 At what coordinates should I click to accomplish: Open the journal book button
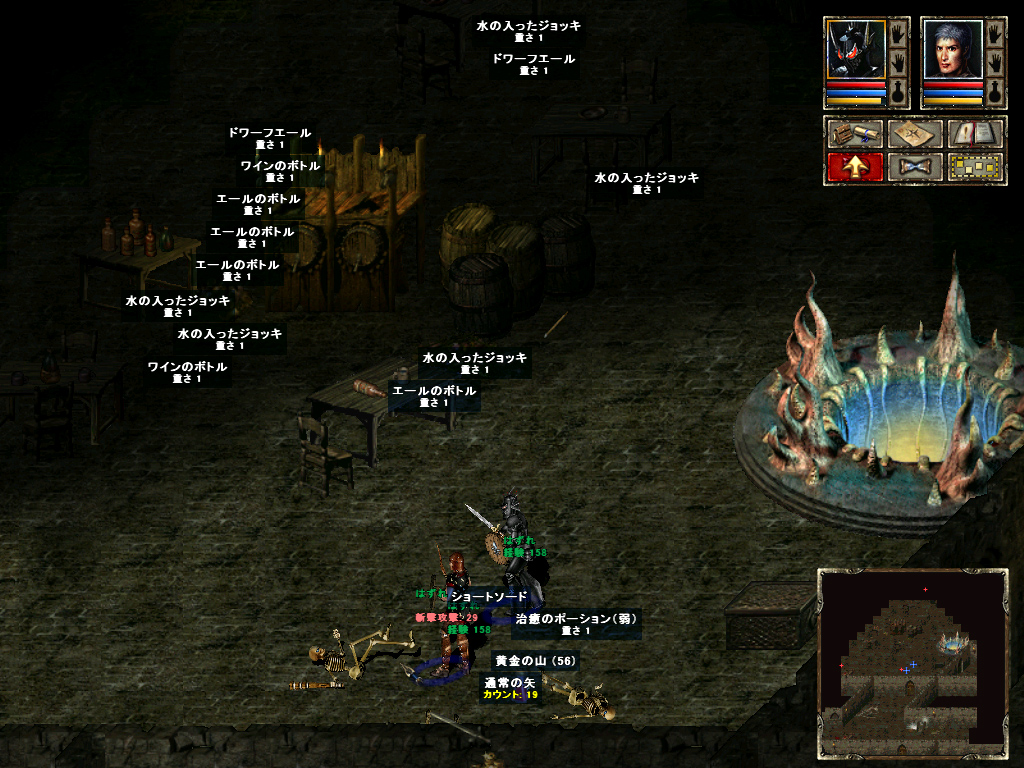point(975,134)
